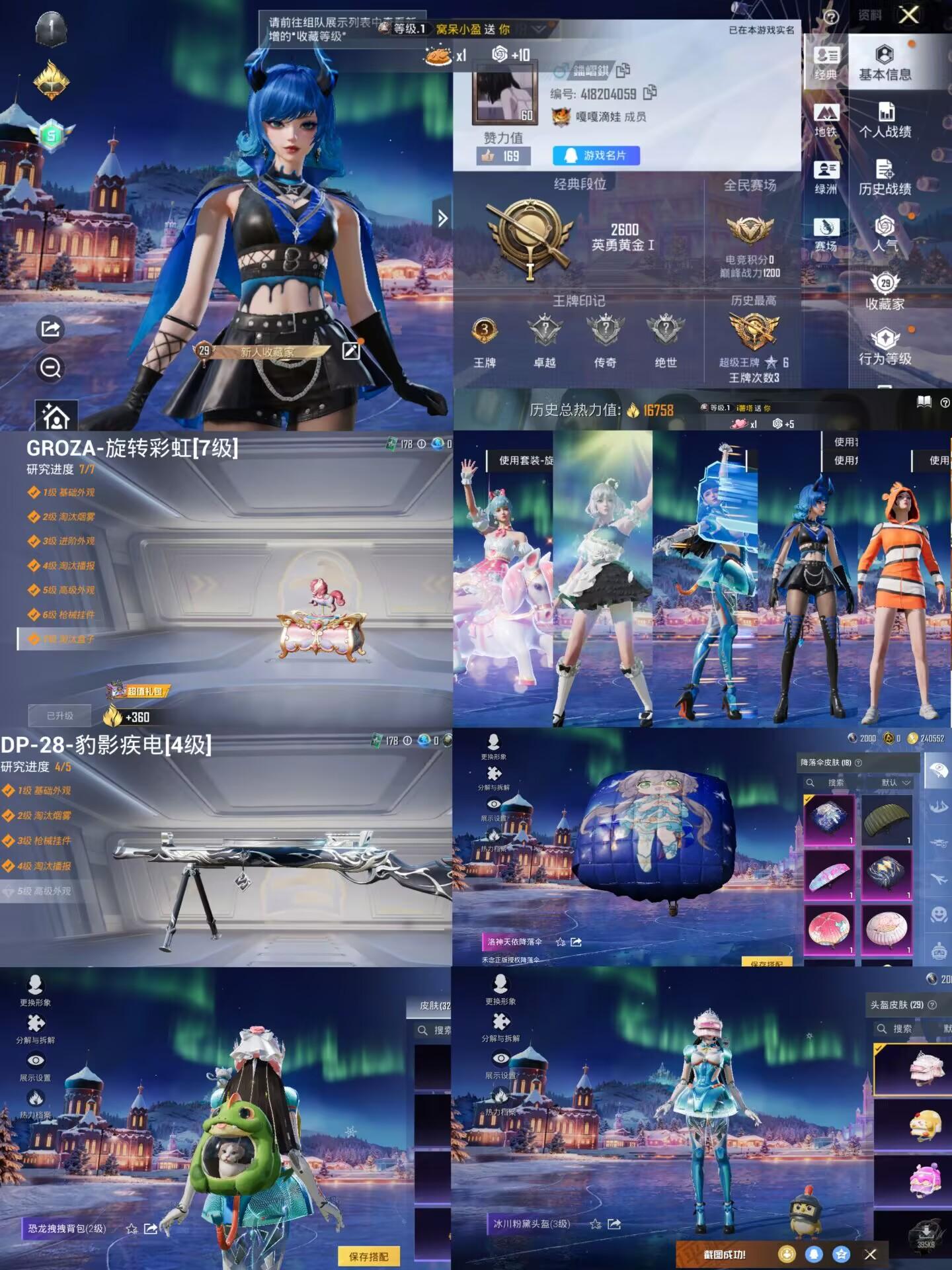Toggle the 展示设置 eye visibility icon

[x=493, y=803]
